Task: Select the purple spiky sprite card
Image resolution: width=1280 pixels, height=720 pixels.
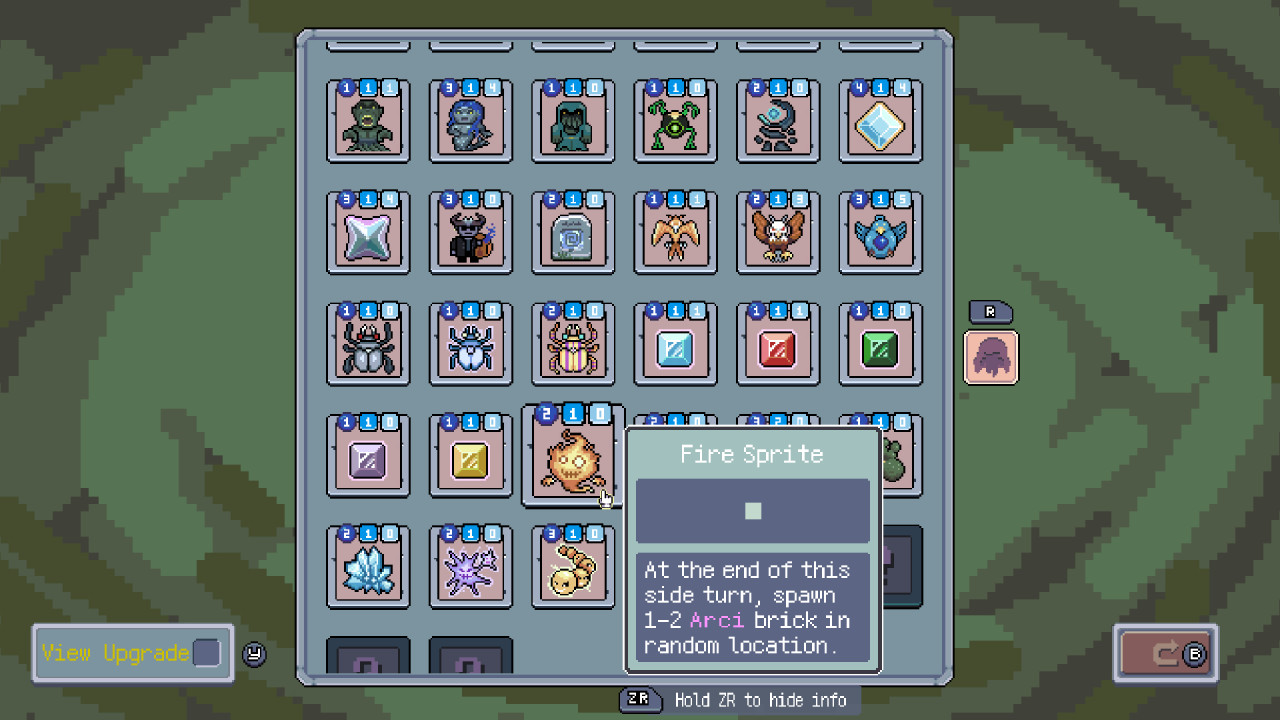Action: [x=470, y=567]
